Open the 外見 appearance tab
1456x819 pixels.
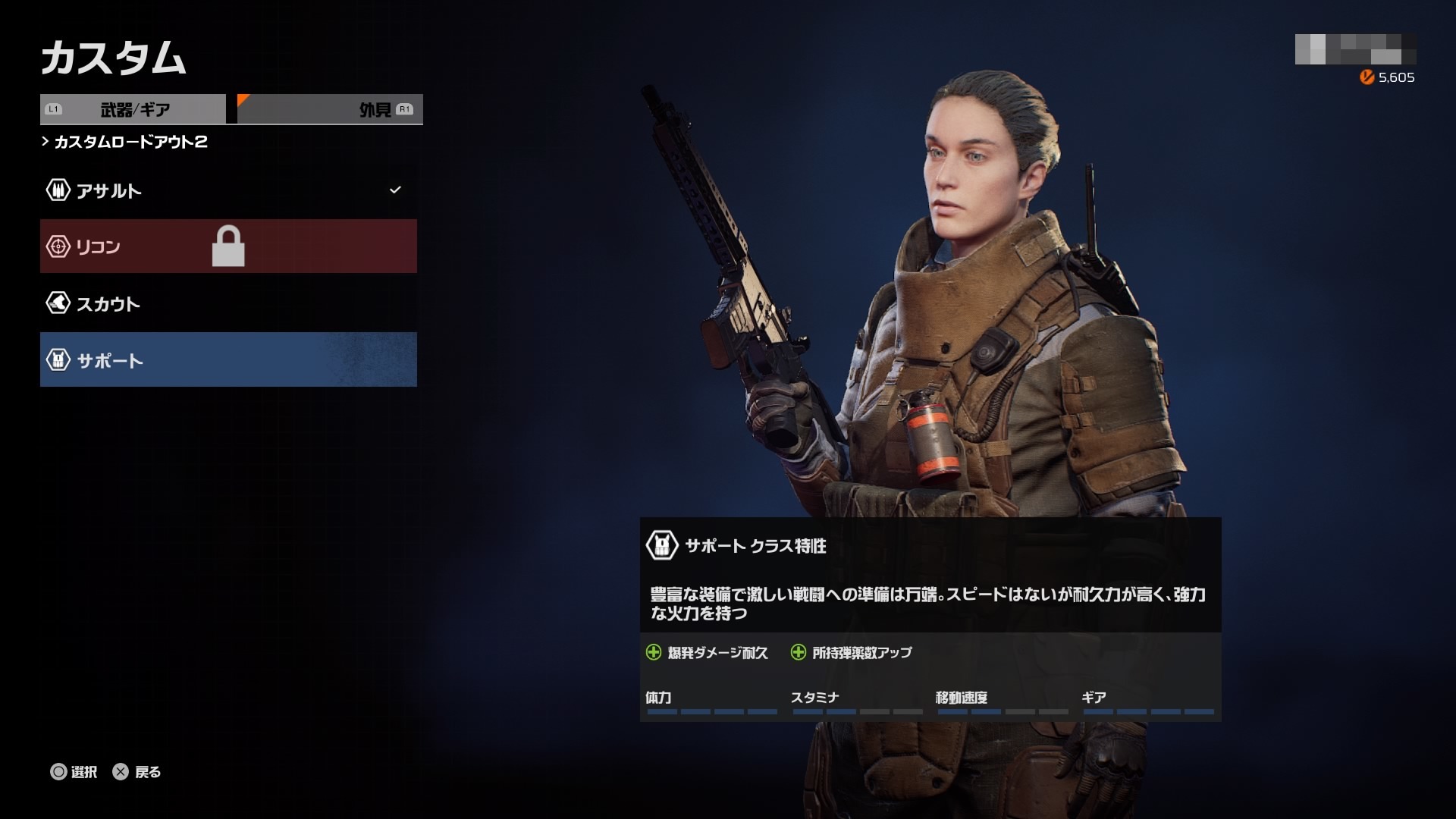point(331,109)
